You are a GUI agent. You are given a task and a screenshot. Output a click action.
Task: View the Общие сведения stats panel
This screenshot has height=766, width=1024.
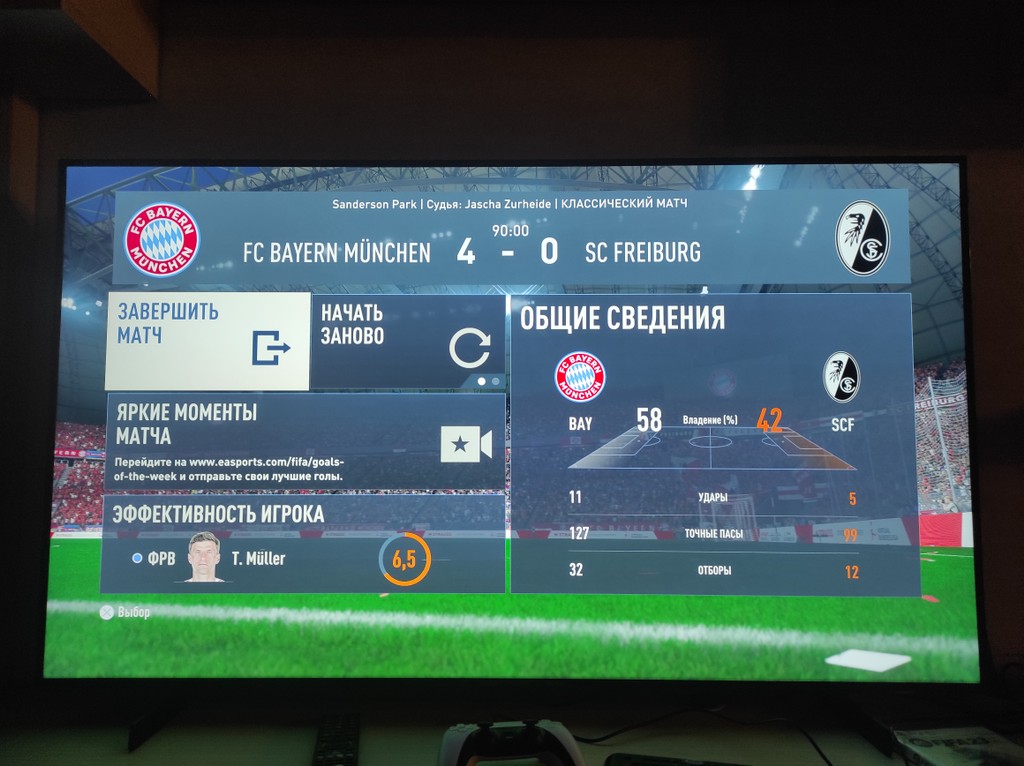(710, 443)
